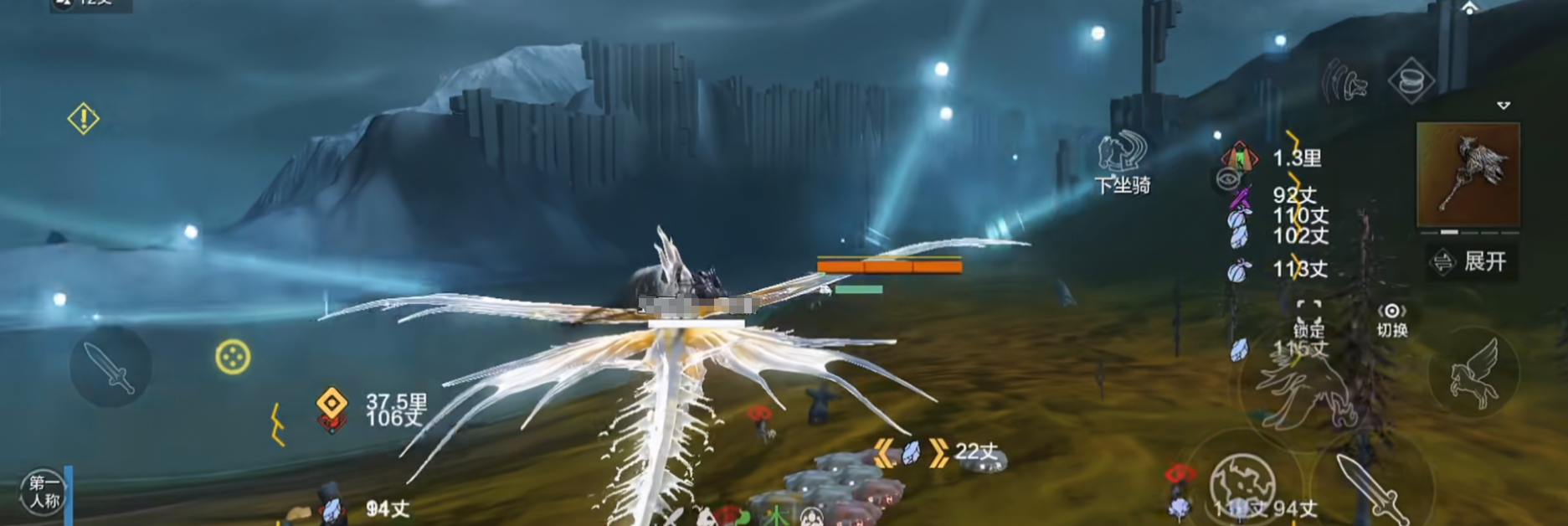Click the small white dropdown arrow

pos(1504,106)
